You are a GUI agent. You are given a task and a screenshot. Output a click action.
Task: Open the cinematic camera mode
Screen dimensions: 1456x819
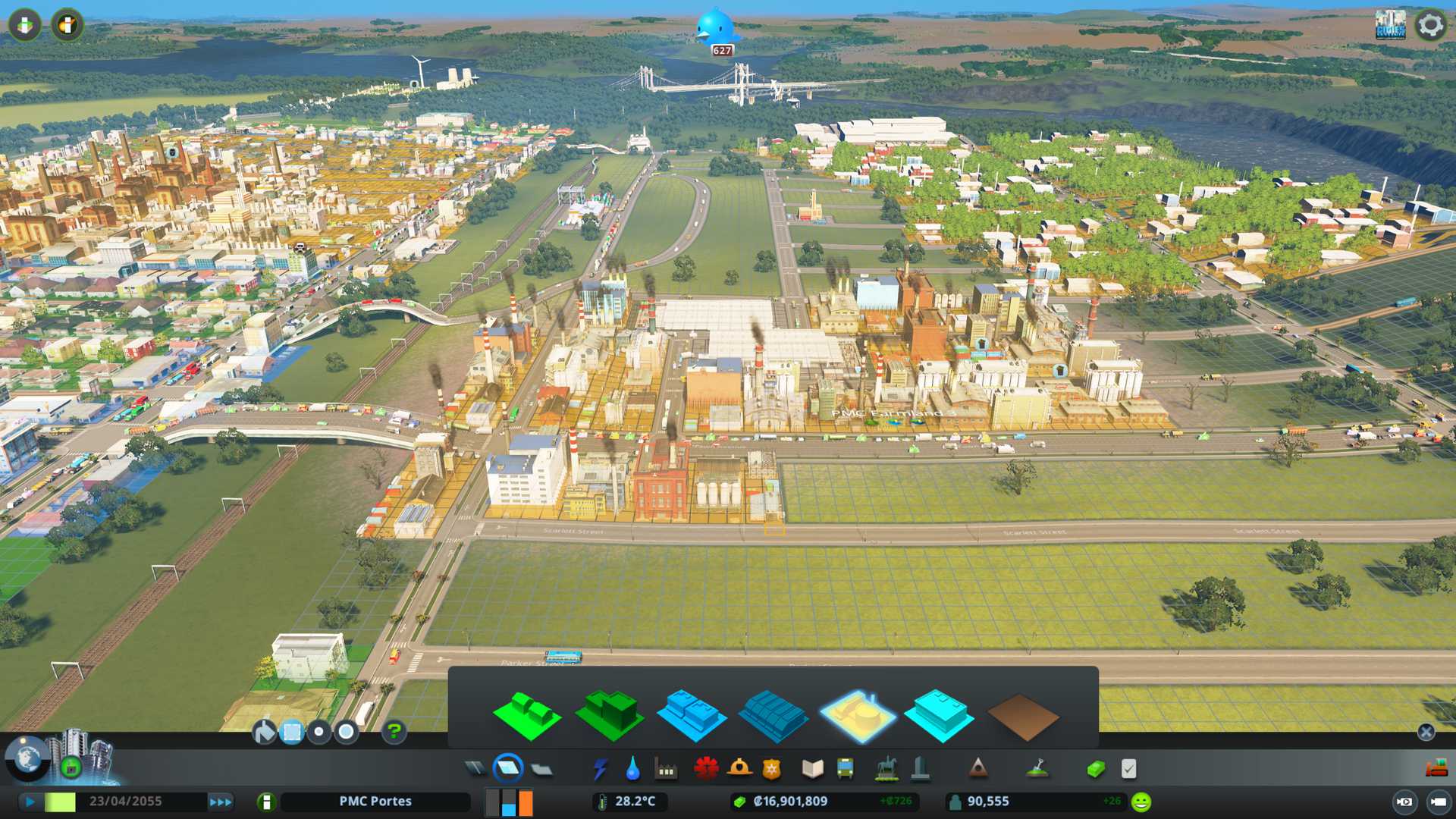coord(1404,802)
